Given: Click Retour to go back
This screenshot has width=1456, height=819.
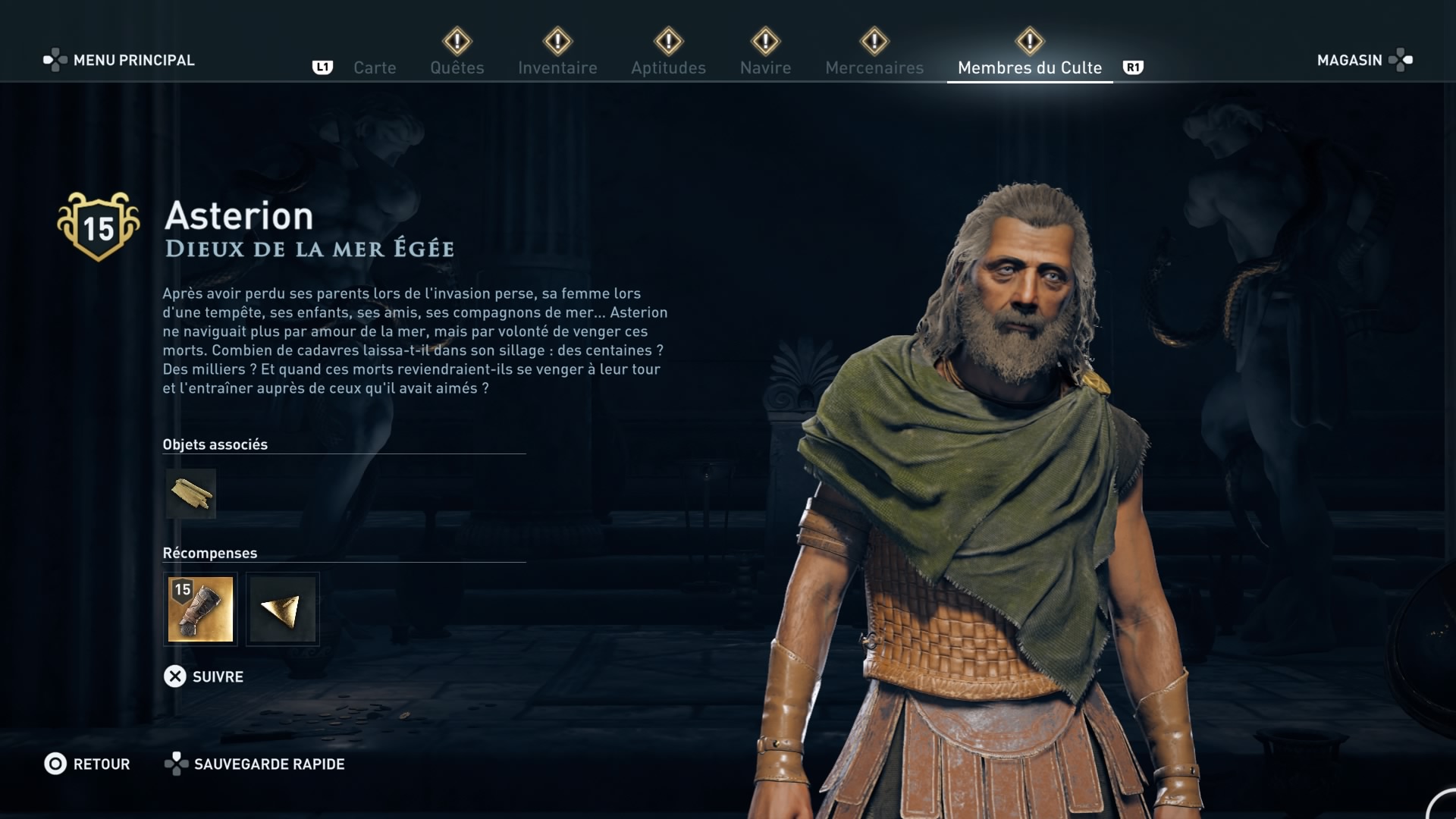Looking at the screenshot, I should click(87, 764).
